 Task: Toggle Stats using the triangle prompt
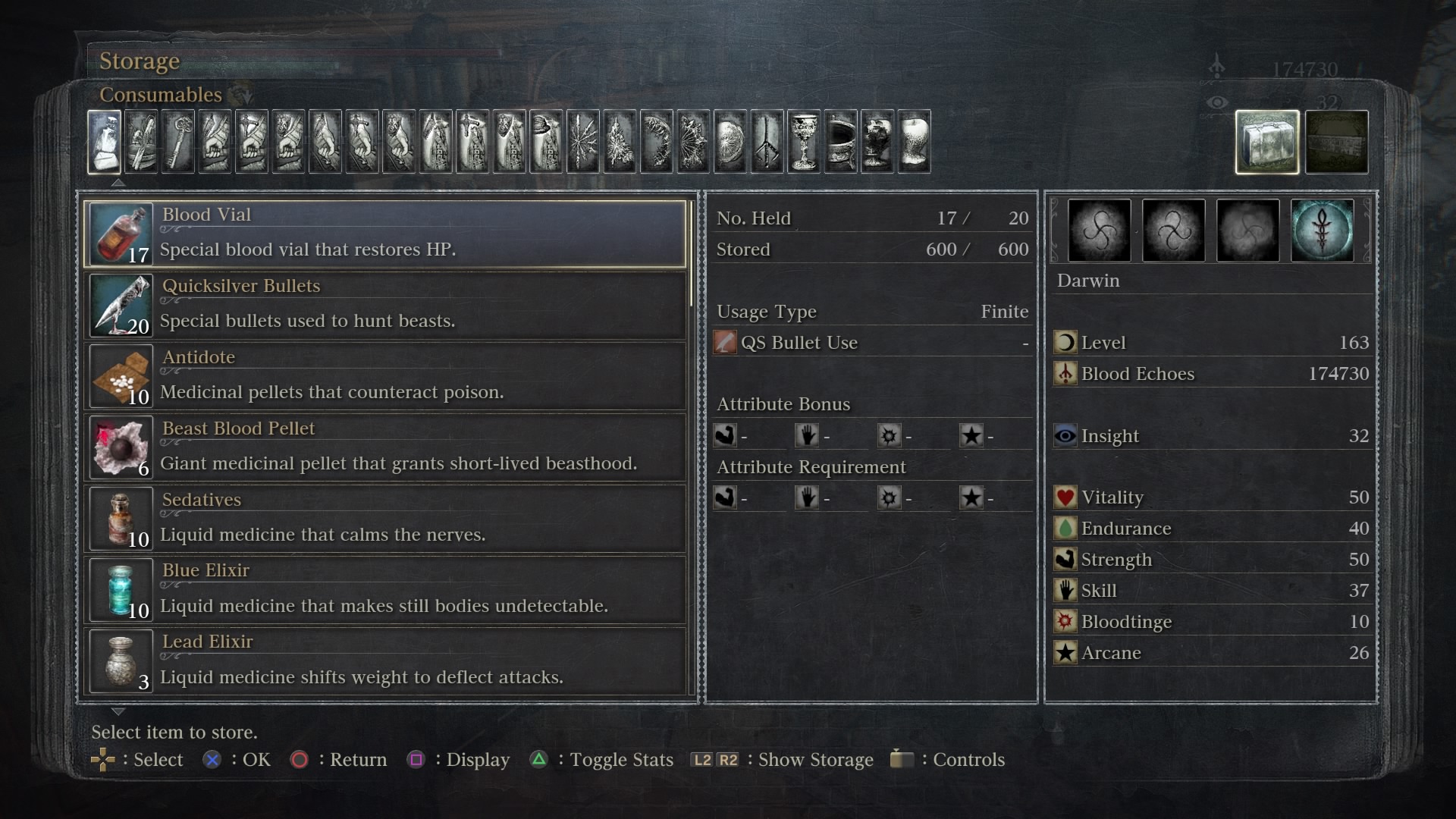click(x=539, y=759)
